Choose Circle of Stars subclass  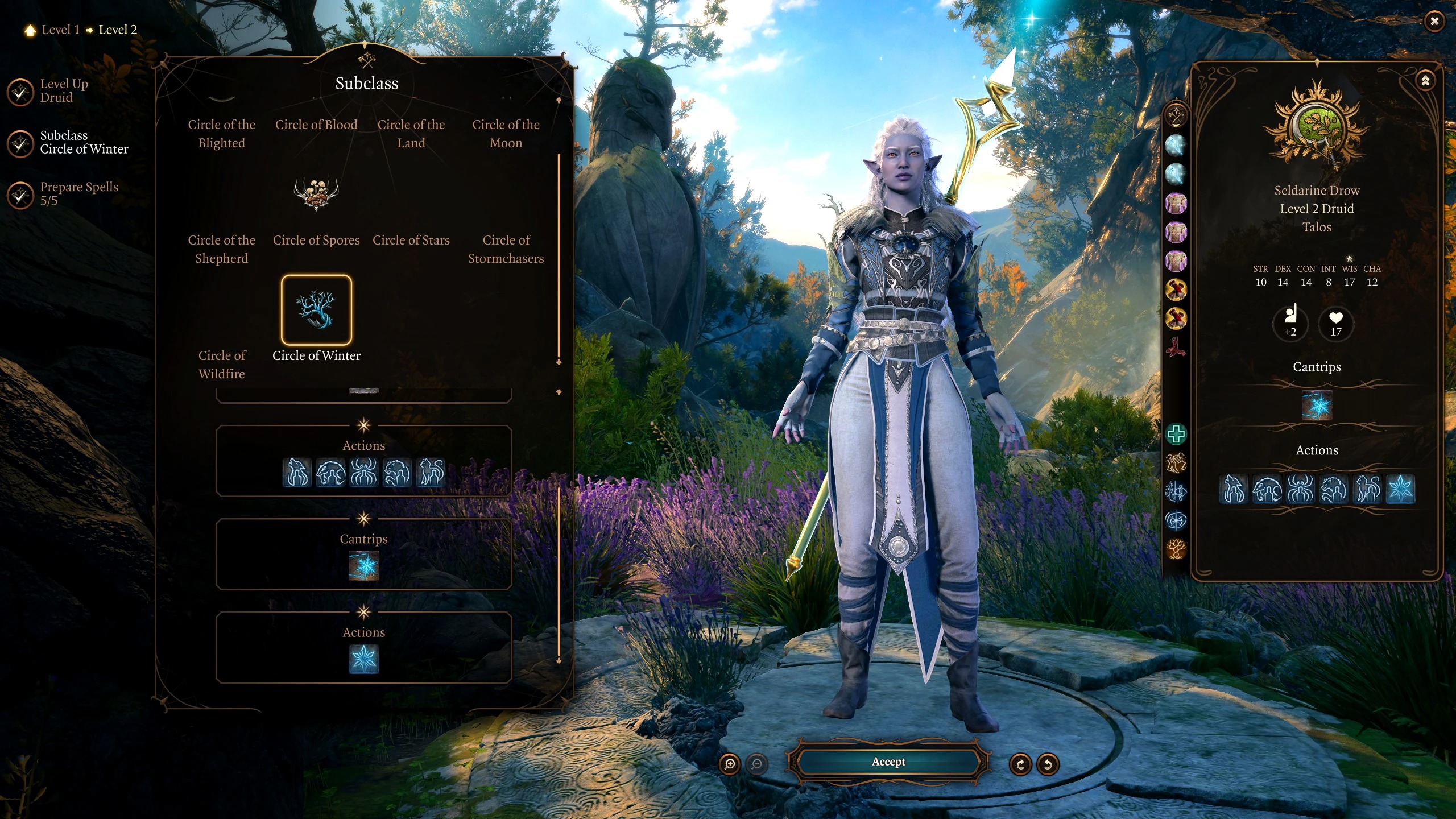coord(411,240)
